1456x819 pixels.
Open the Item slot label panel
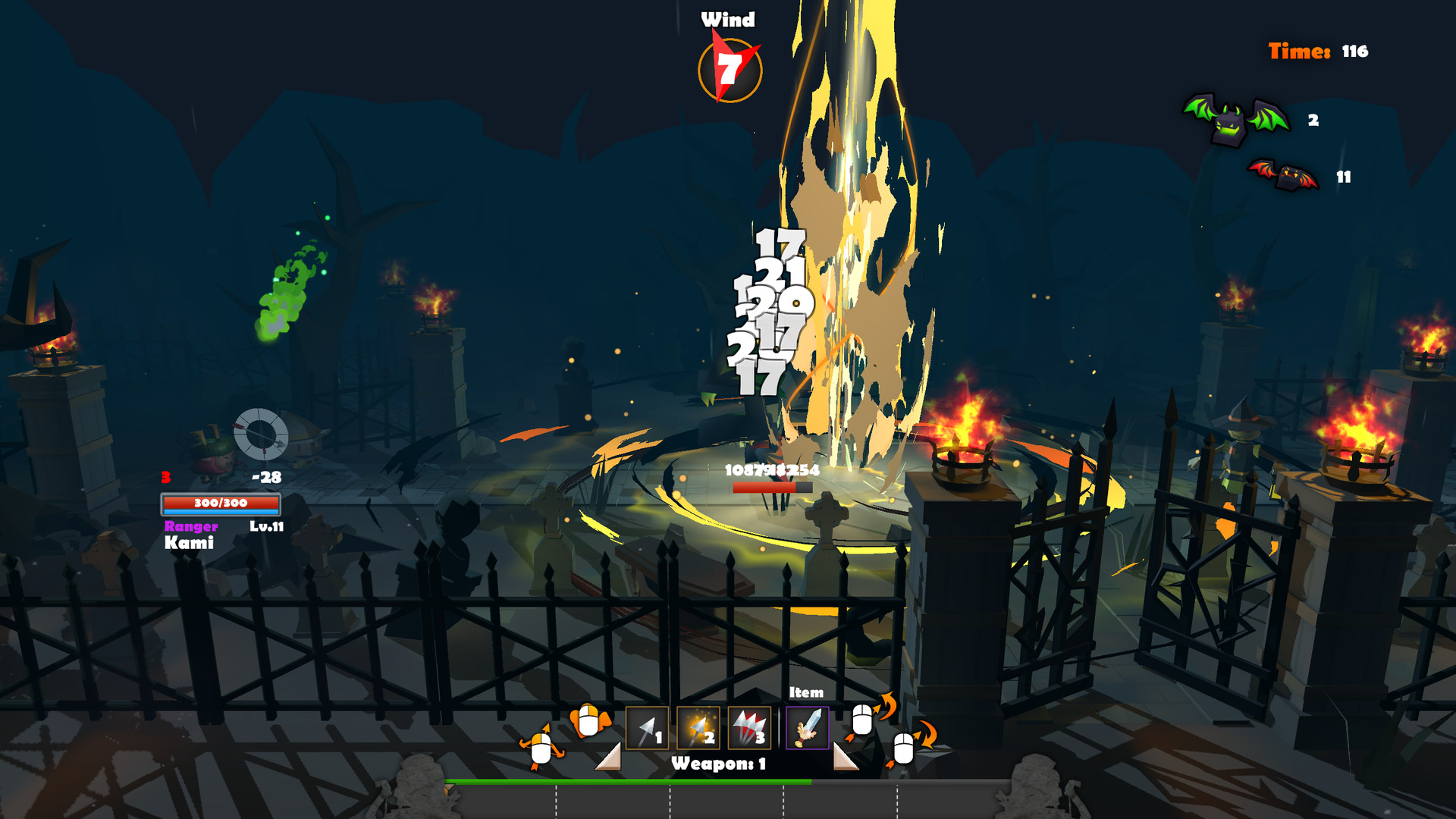point(806,692)
